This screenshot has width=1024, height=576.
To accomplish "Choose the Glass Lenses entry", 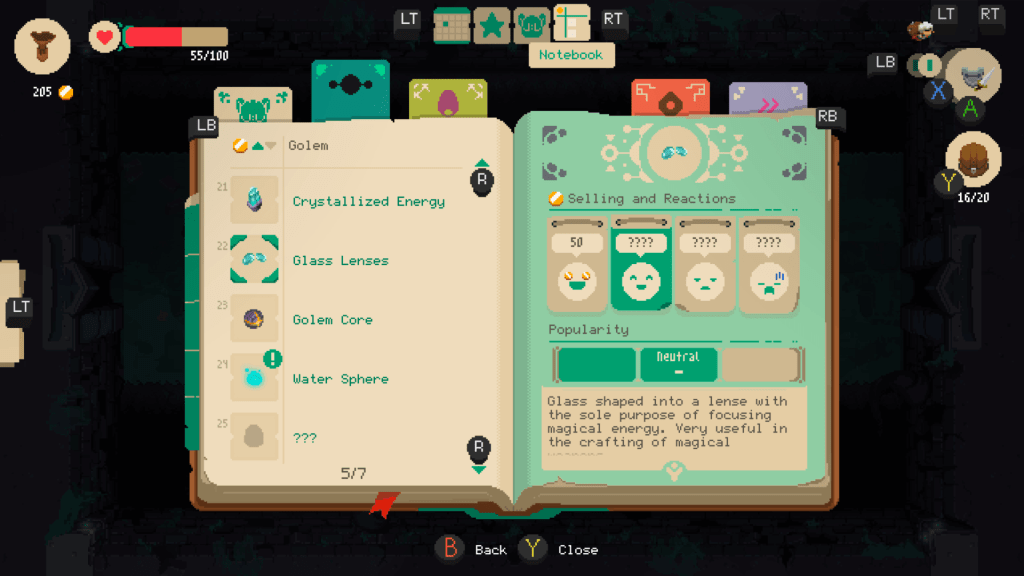I will (340, 260).
